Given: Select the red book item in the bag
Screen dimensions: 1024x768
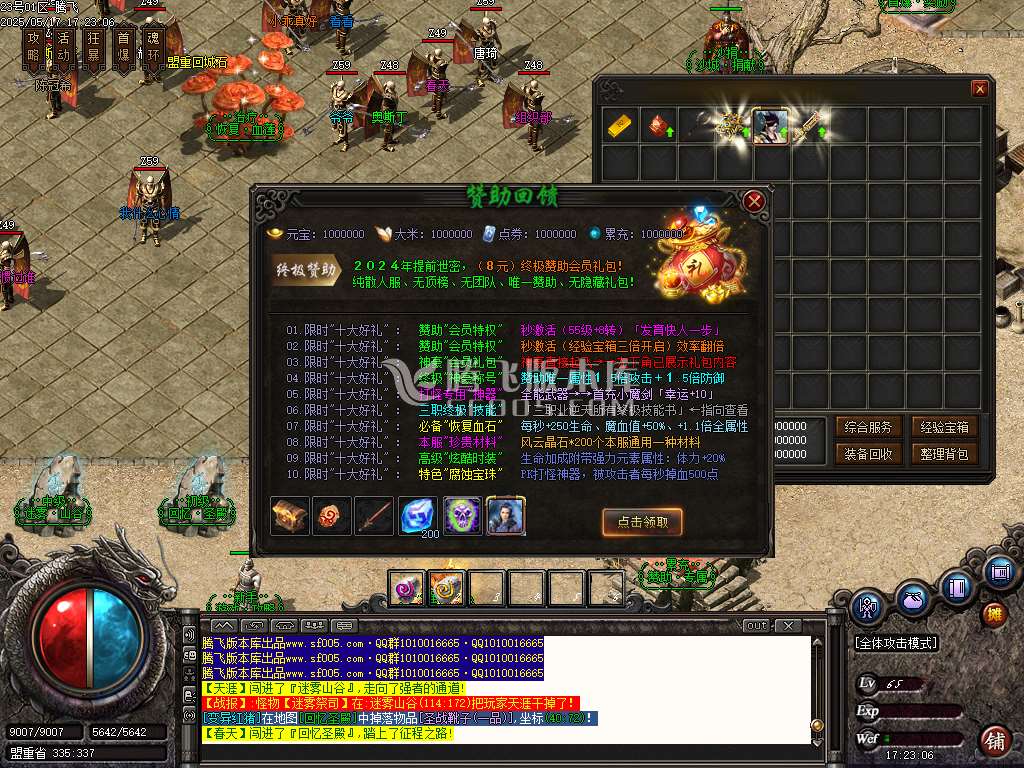Looking at the screenshot, I should click(x=657, y=126).
